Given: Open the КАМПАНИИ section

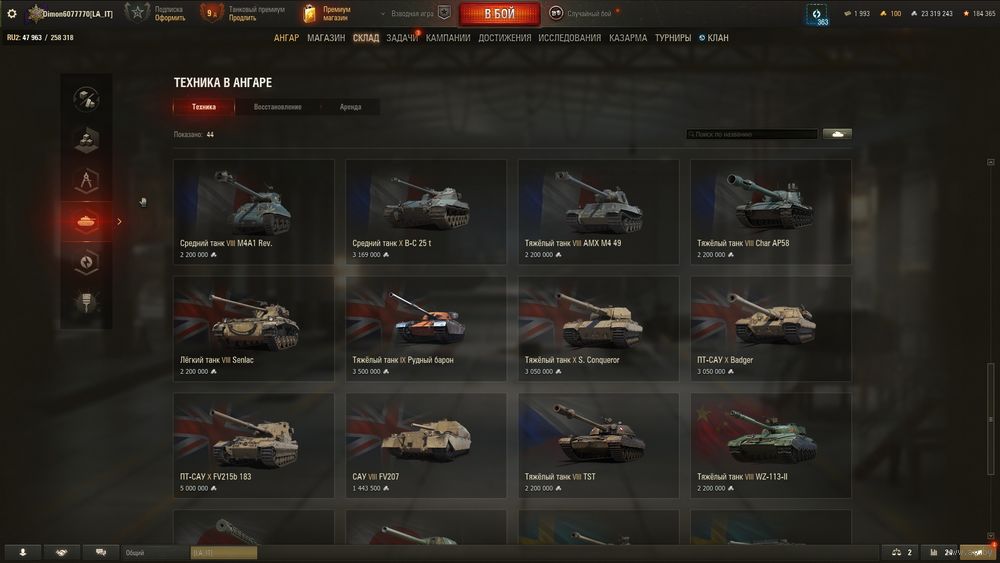Looking at the screenshot, I should pyautogui.click(x=448, y=38).
